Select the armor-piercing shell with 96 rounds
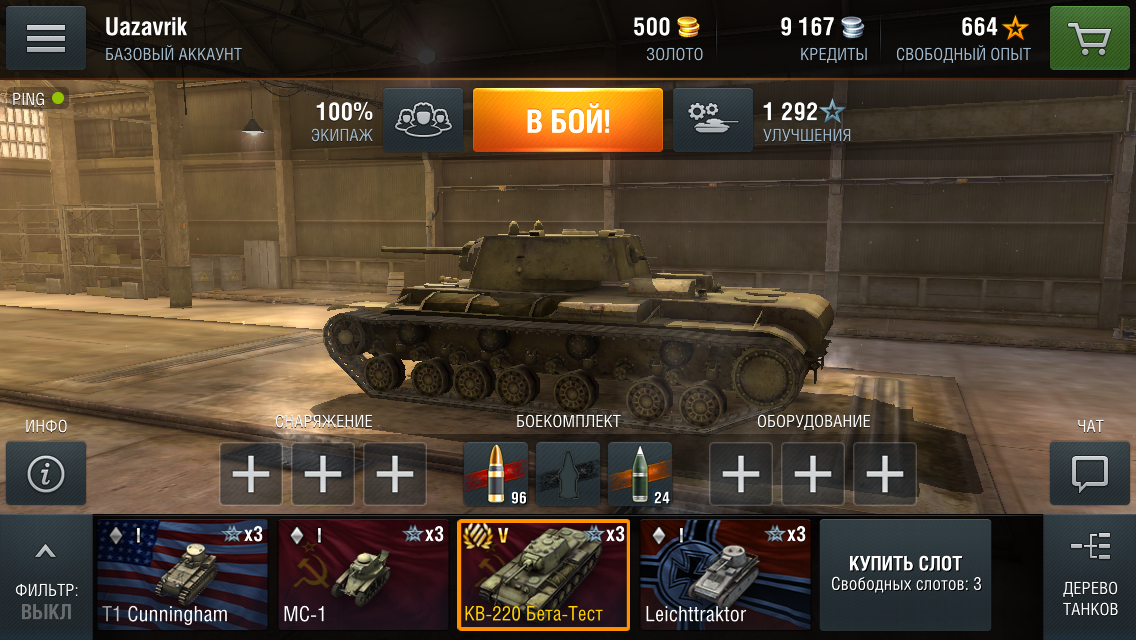The image size is (1136, 640). click(x=495, y=474)
